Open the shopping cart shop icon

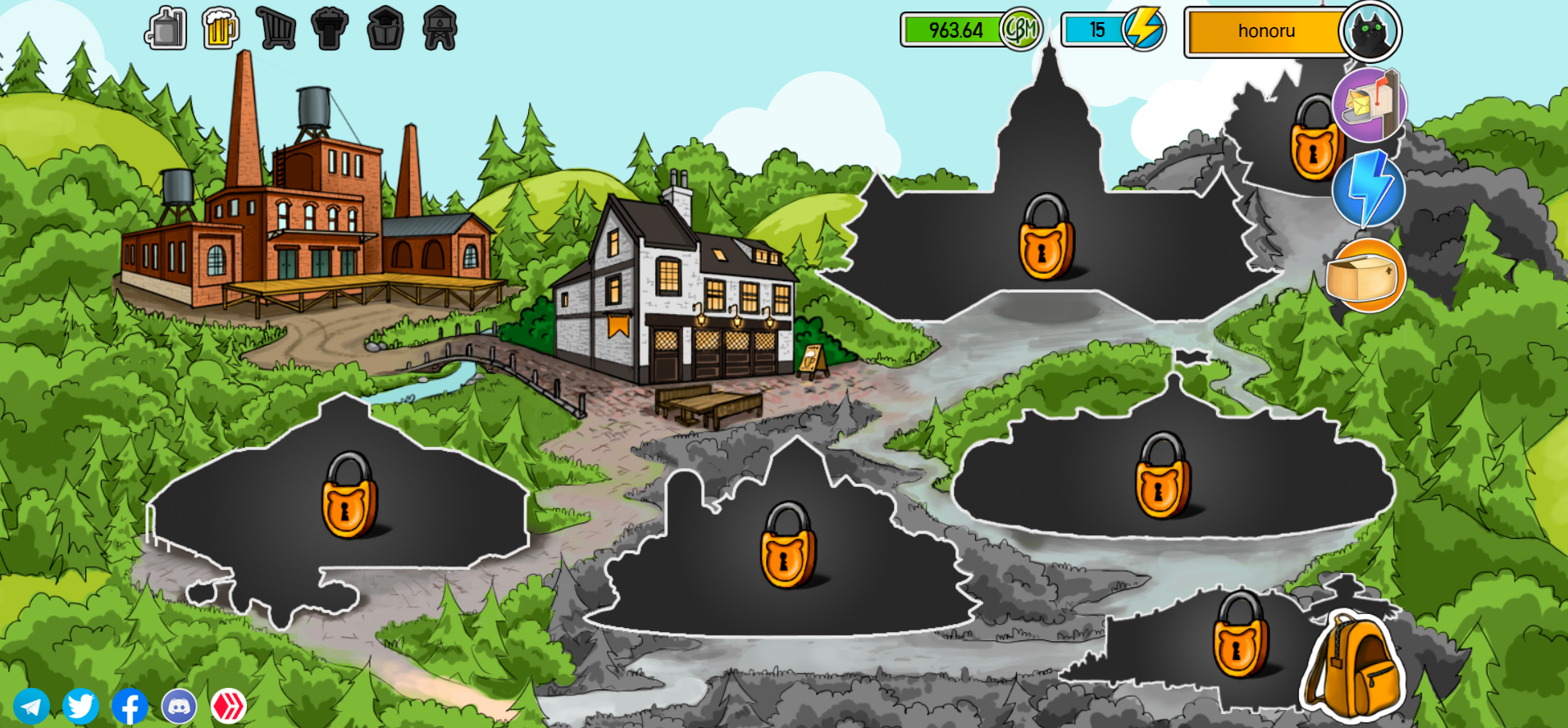click(276, 29)
